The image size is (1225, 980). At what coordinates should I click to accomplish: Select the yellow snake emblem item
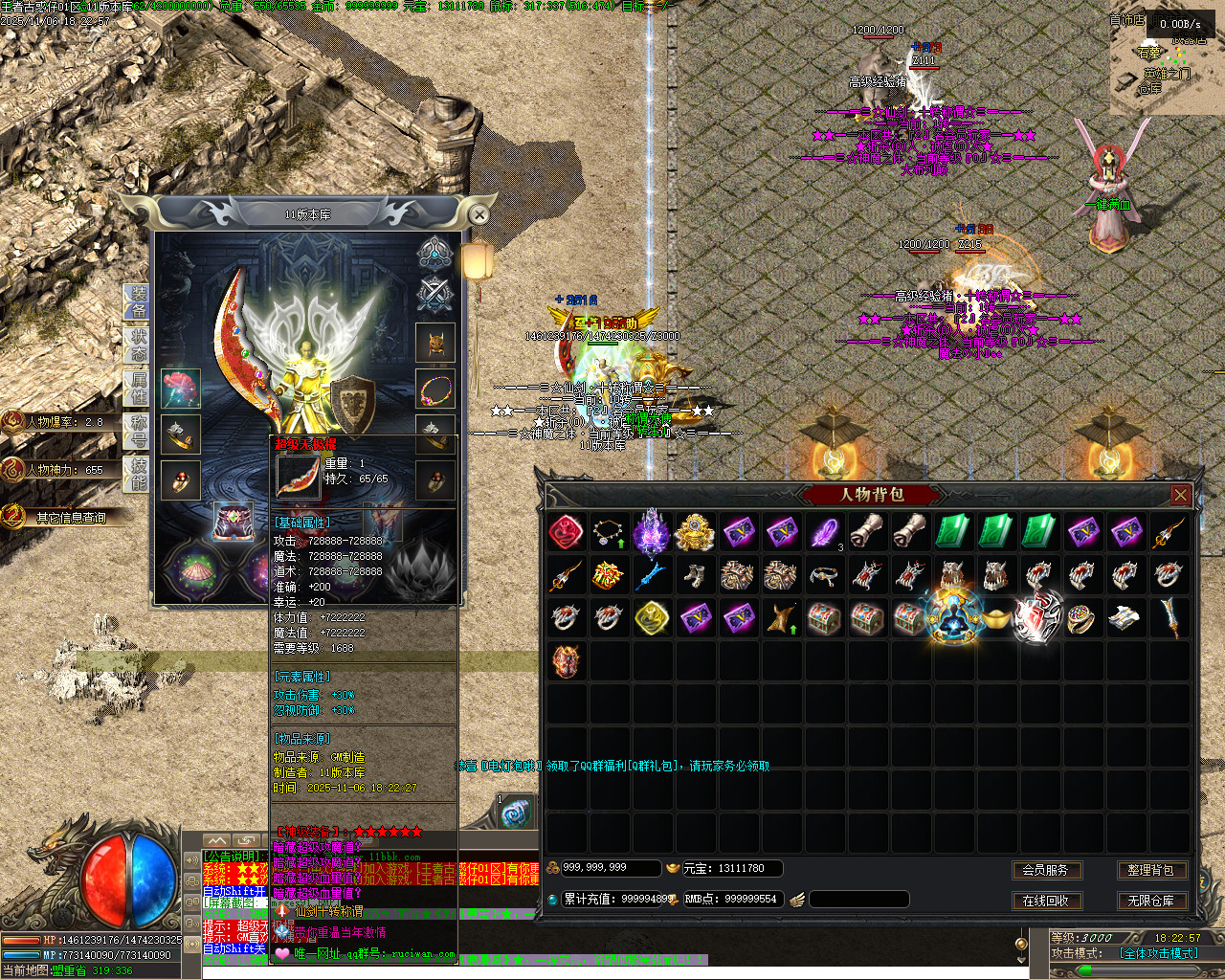click(651, 618)
